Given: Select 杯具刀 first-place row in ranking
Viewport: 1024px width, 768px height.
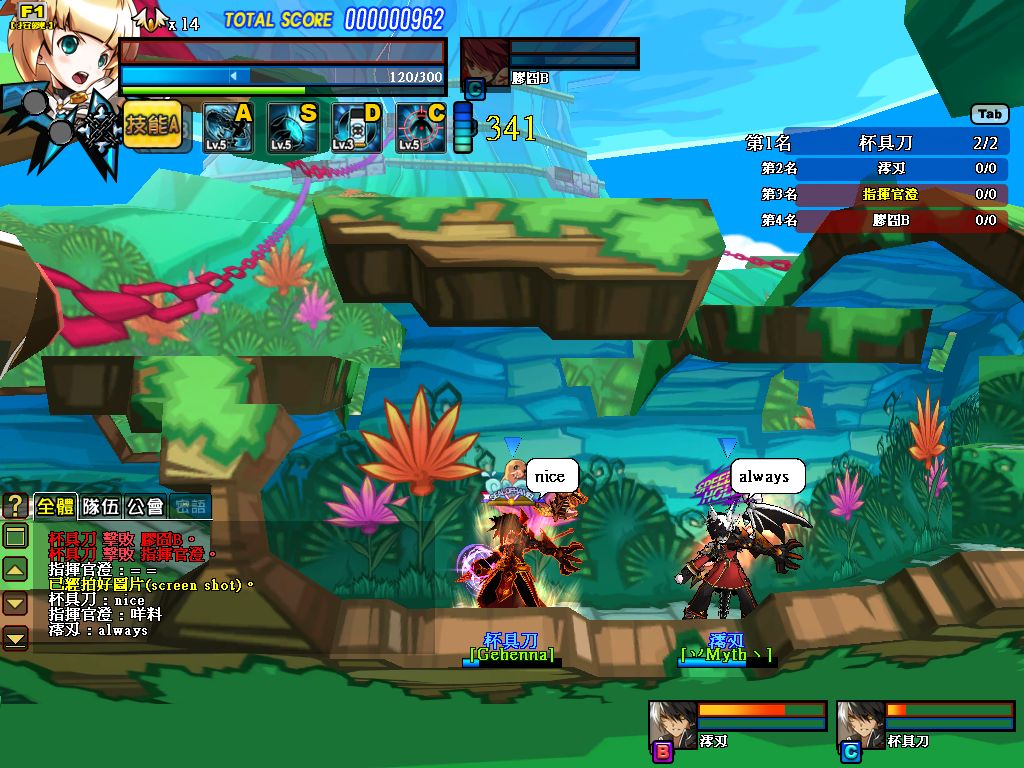Looking at the screenshot, I should (875, 143).
